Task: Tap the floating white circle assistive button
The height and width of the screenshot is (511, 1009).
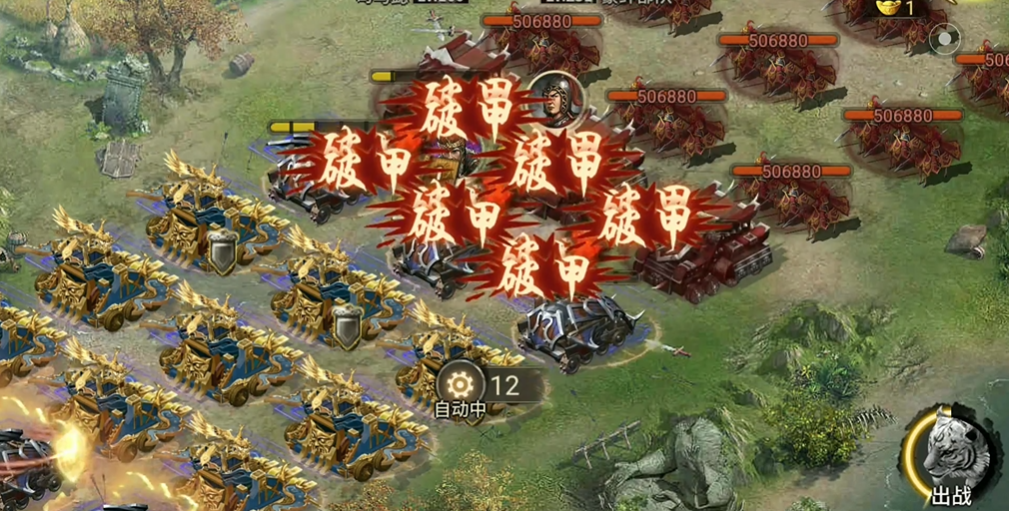Action: pyautogui.click(x=944, y=39)
